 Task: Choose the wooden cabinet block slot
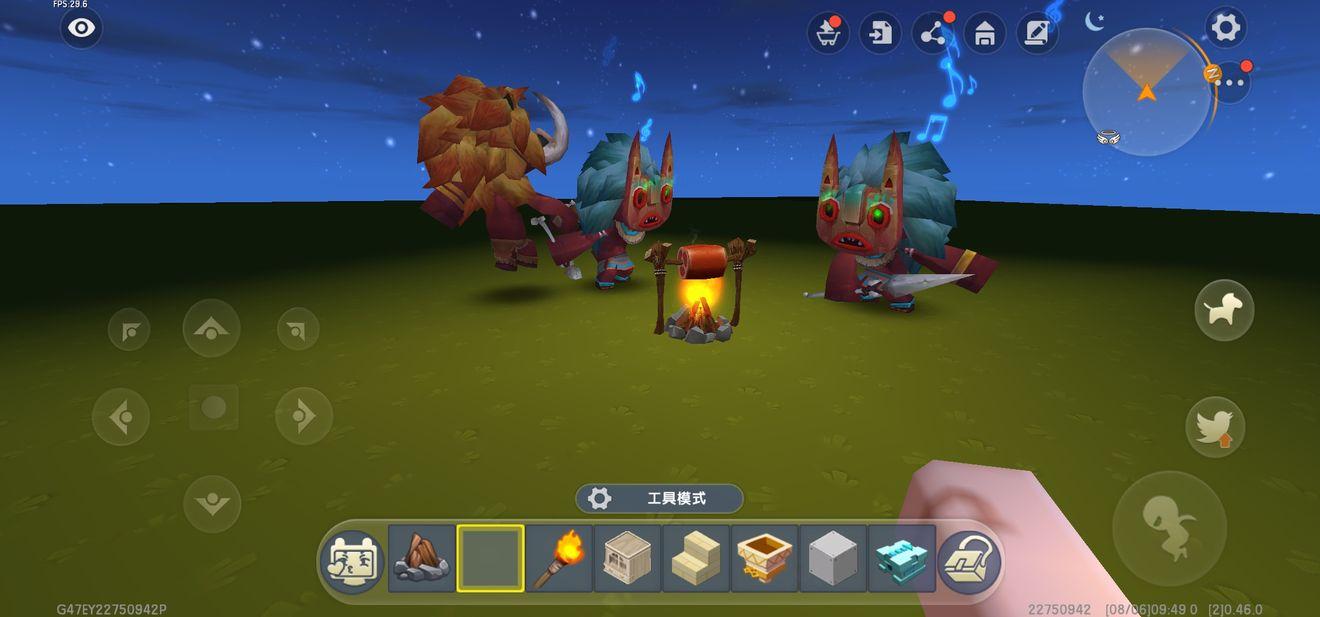point(627,558)
